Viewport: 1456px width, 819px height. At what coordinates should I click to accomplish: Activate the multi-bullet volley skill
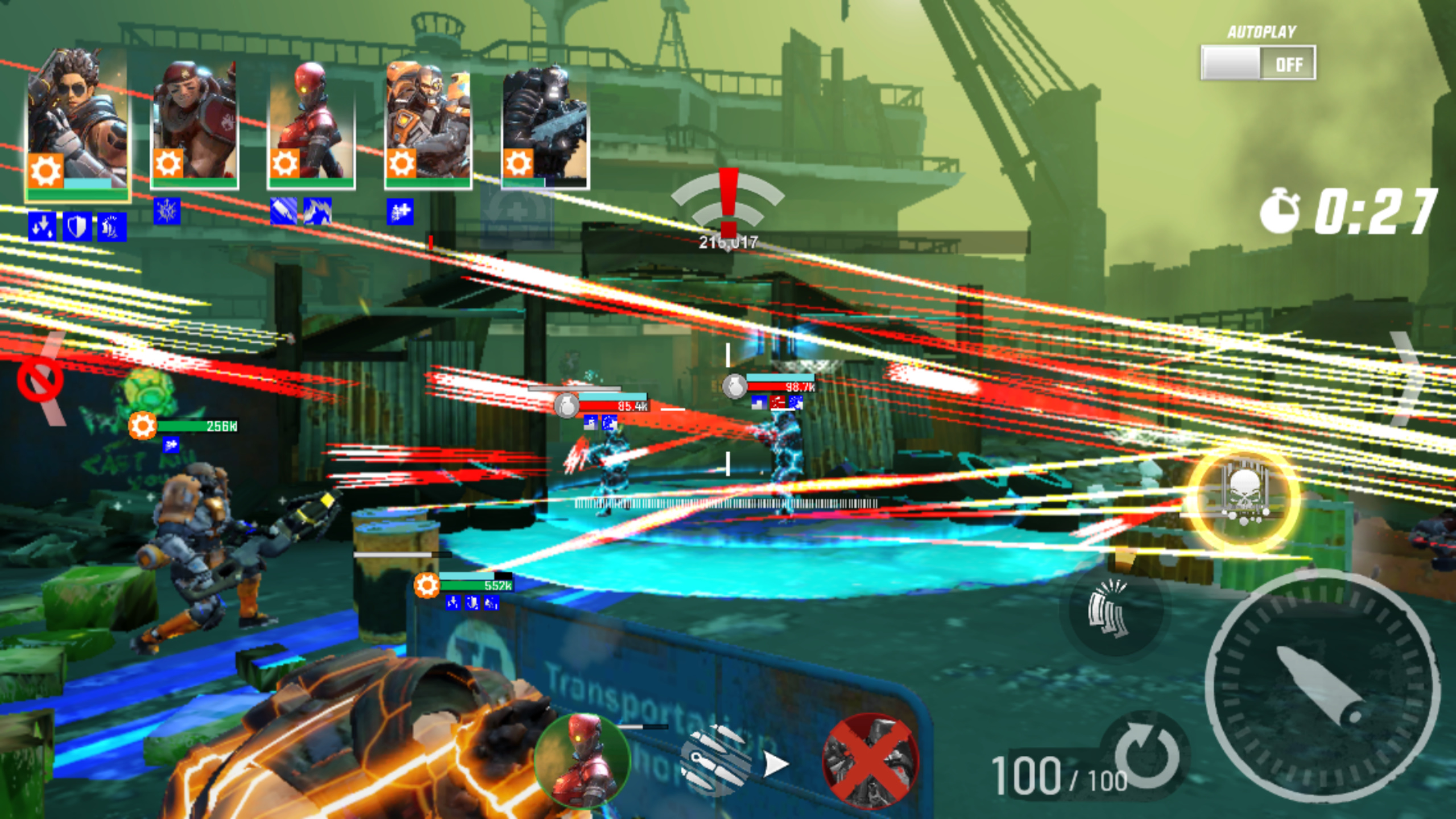tap(718, 759)
